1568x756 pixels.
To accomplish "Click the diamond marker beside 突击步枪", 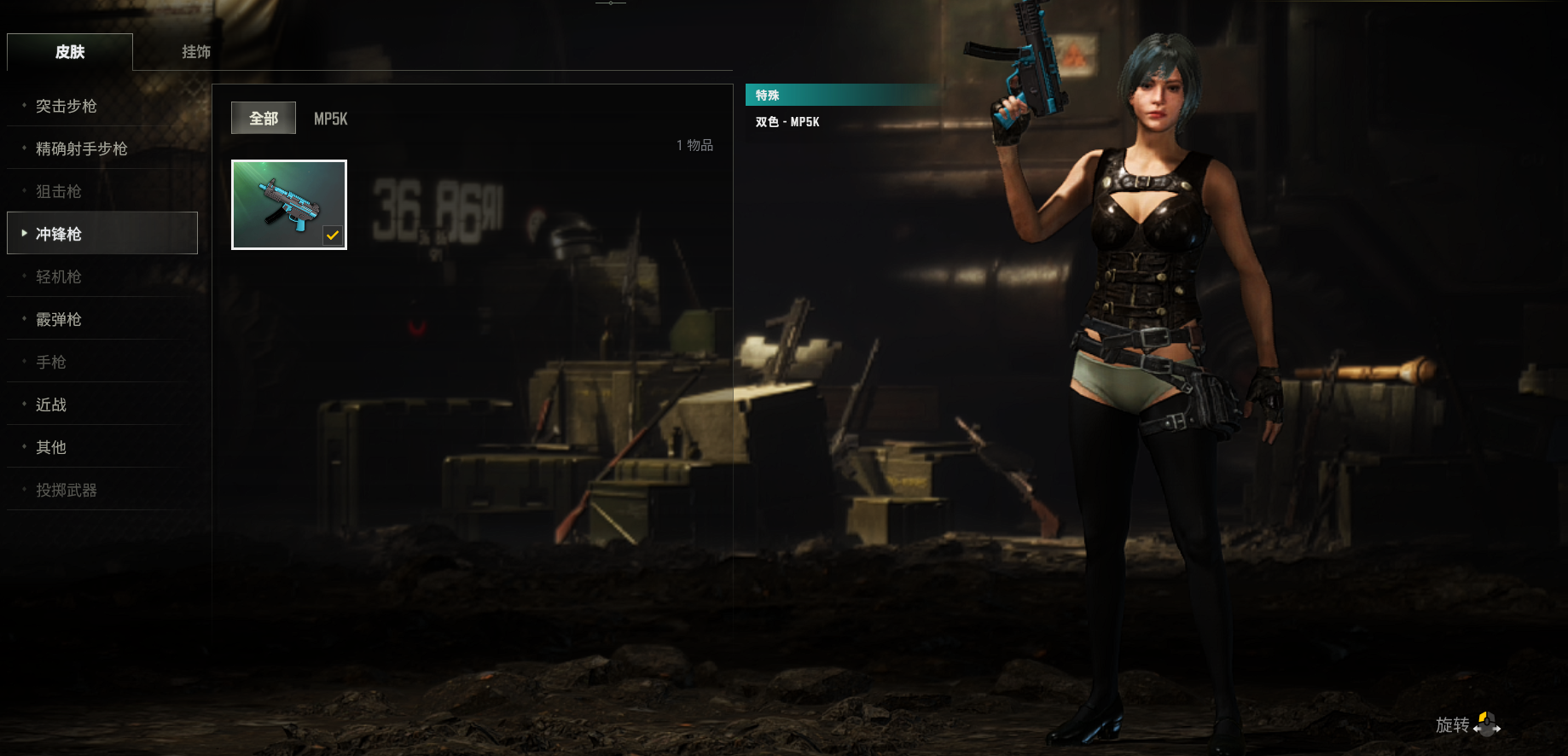I will click(22, 106).
